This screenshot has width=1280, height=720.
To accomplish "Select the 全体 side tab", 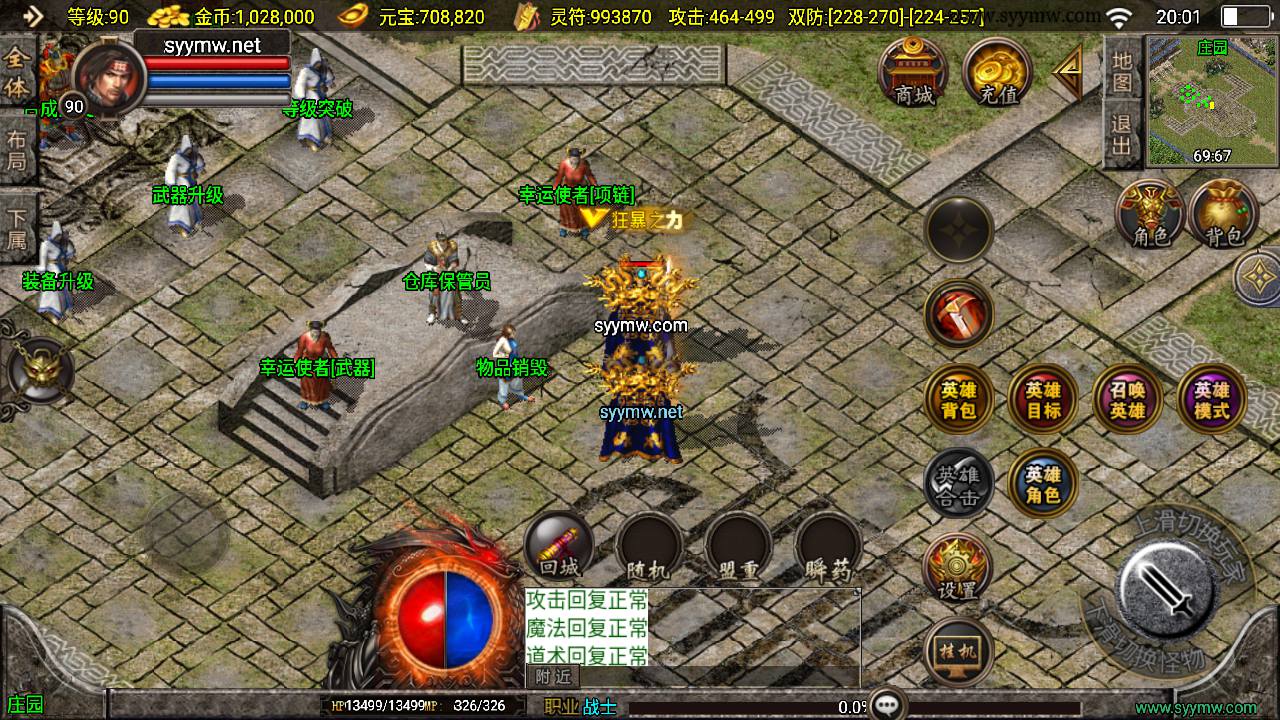I will pyautogui.click(x=17, y=72).
